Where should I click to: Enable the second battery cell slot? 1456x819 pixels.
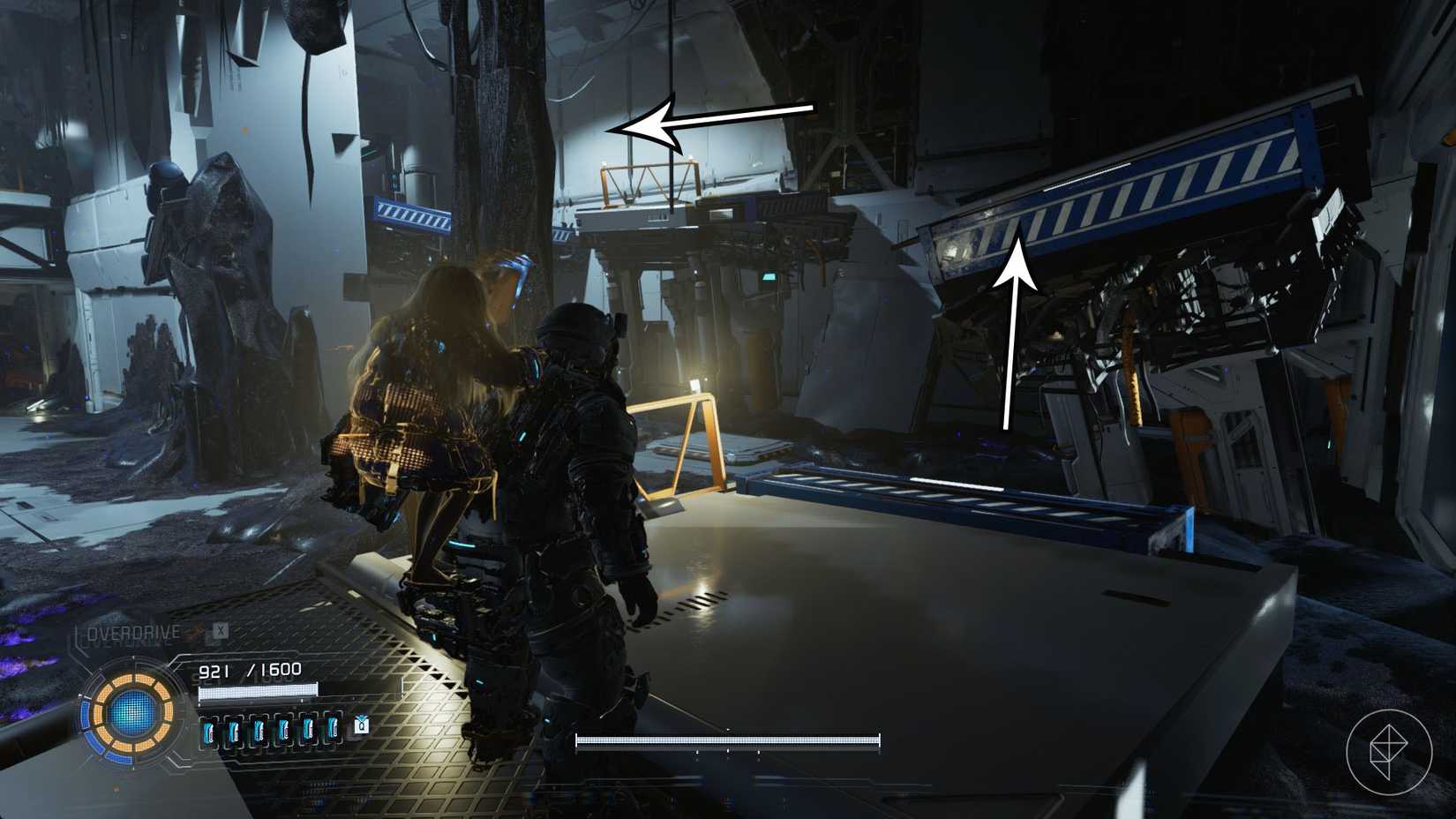[233, 729]
